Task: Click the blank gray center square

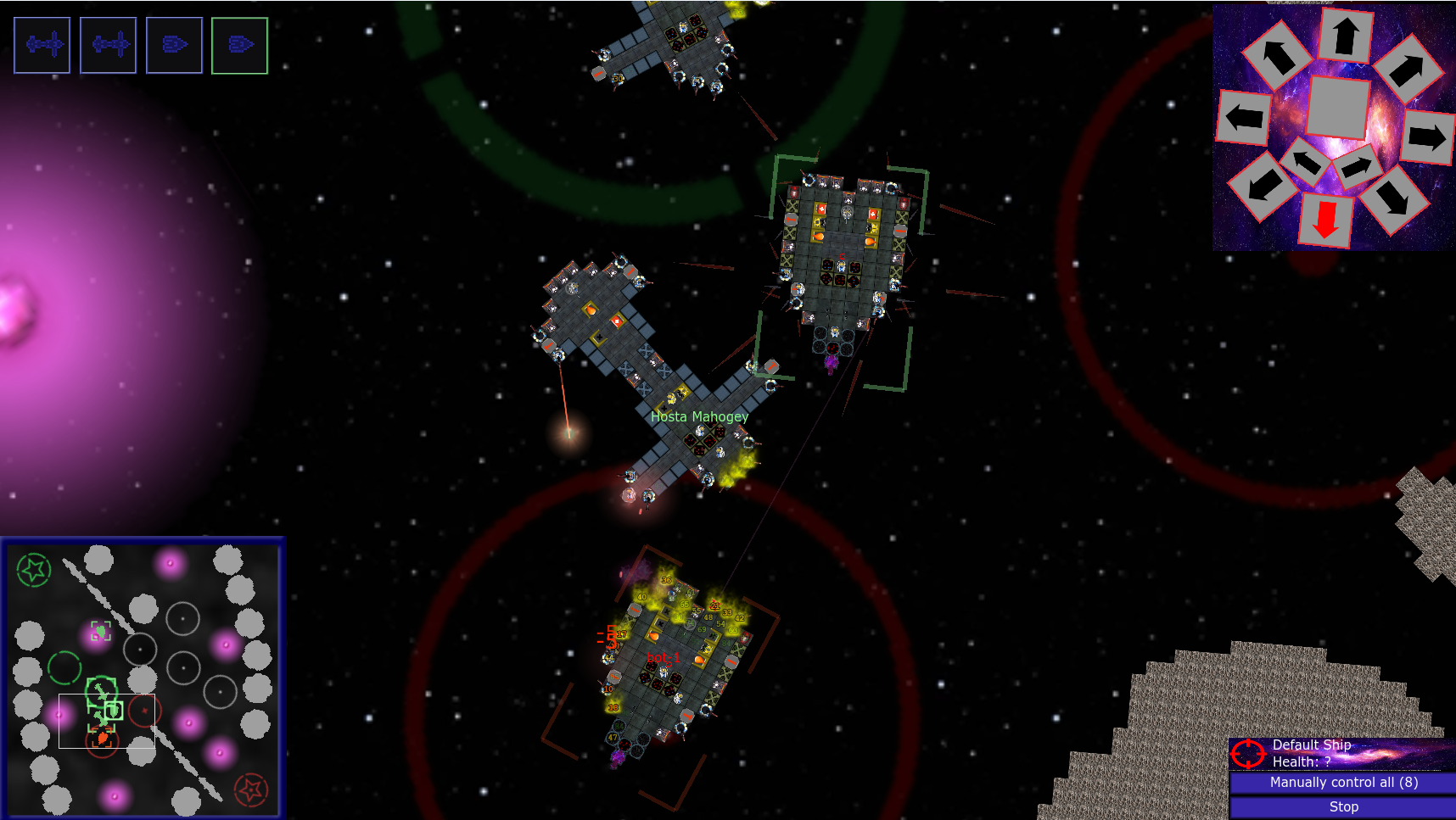Action: click(1338, 107)
